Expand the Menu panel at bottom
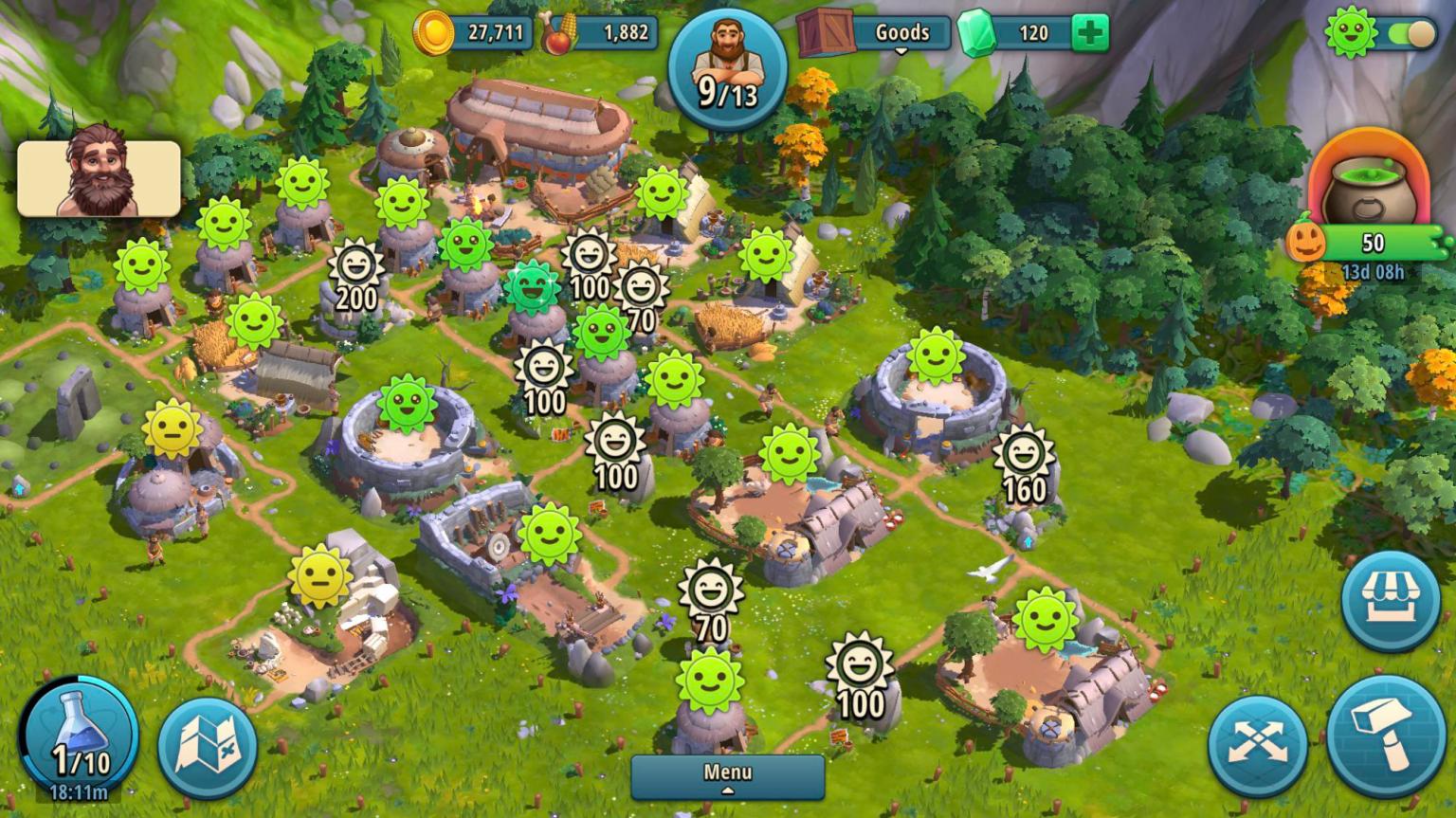Viewport: 1456px width, 818px height. point(729,773)
